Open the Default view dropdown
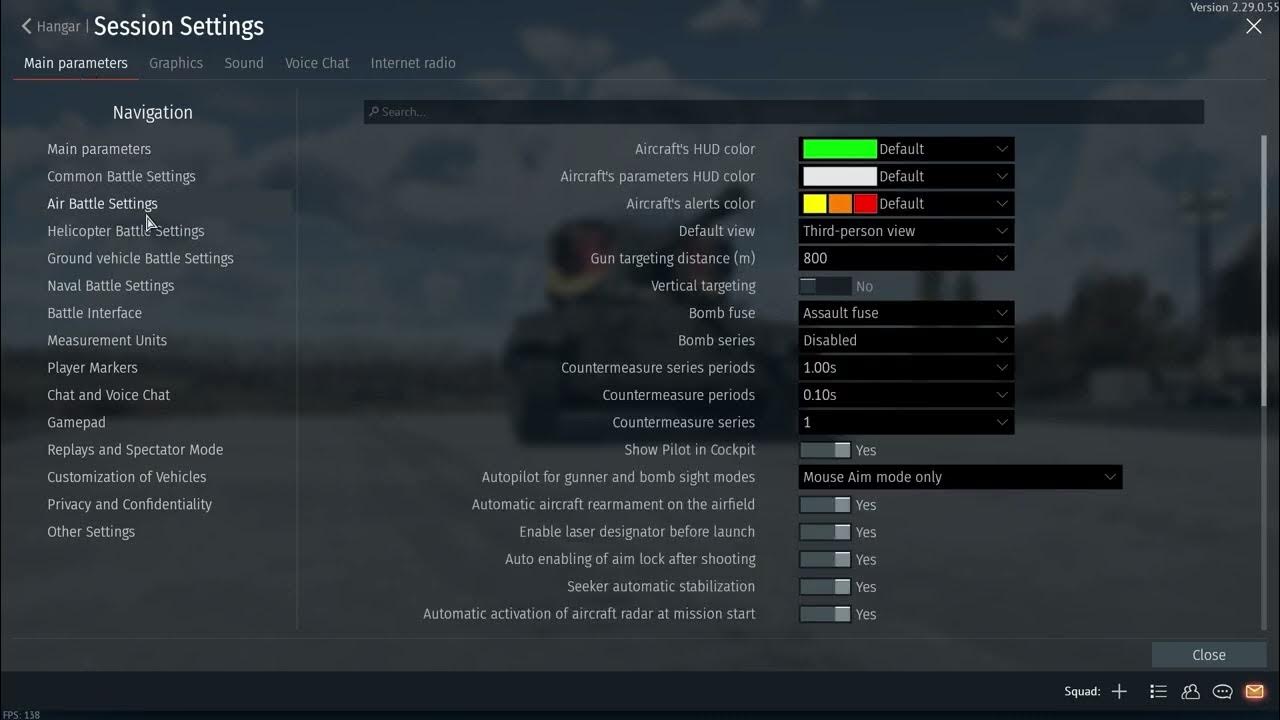The width and height of the screenshot is (1280, 720). point(905,230)
